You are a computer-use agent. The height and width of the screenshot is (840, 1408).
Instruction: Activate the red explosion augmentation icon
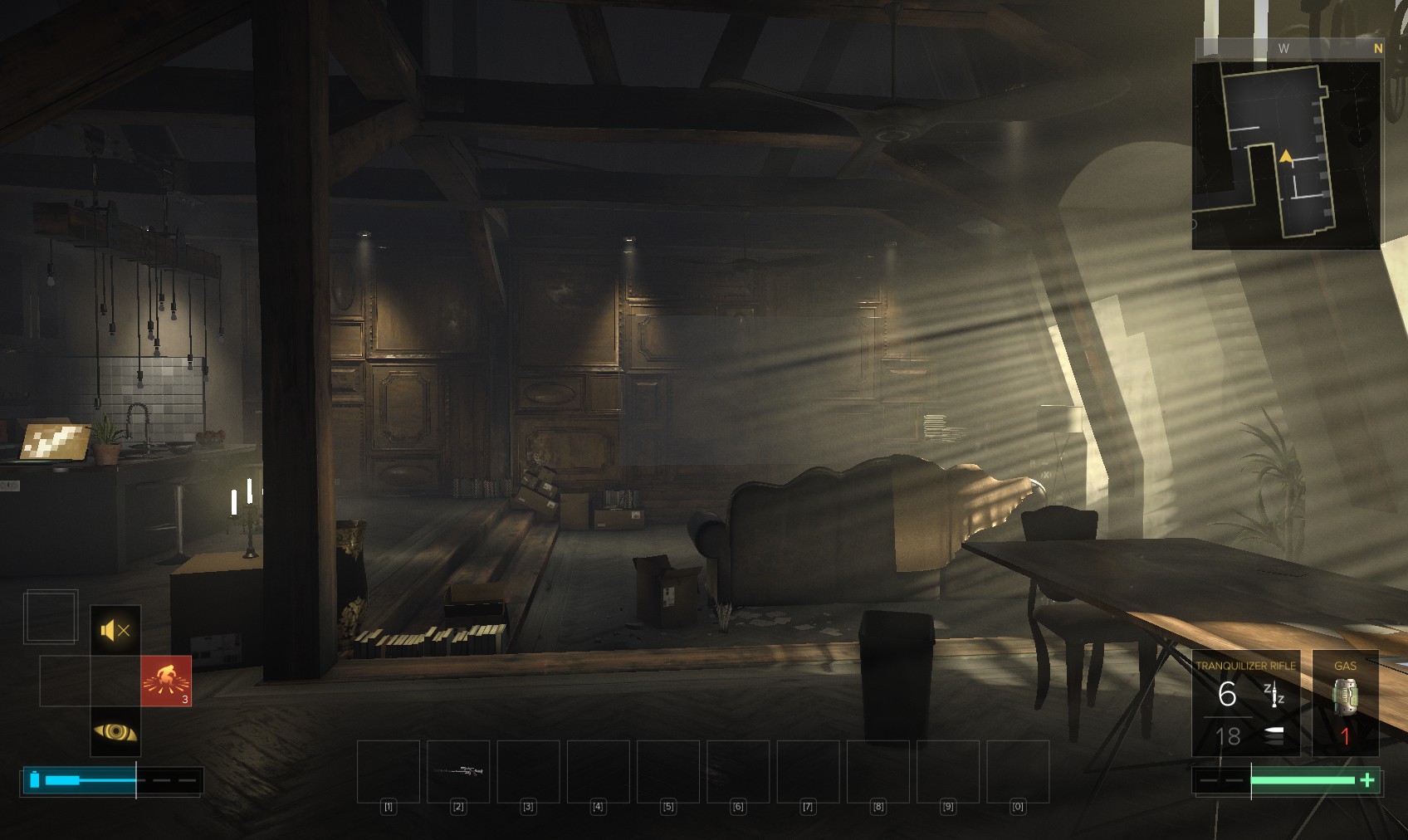166,681
